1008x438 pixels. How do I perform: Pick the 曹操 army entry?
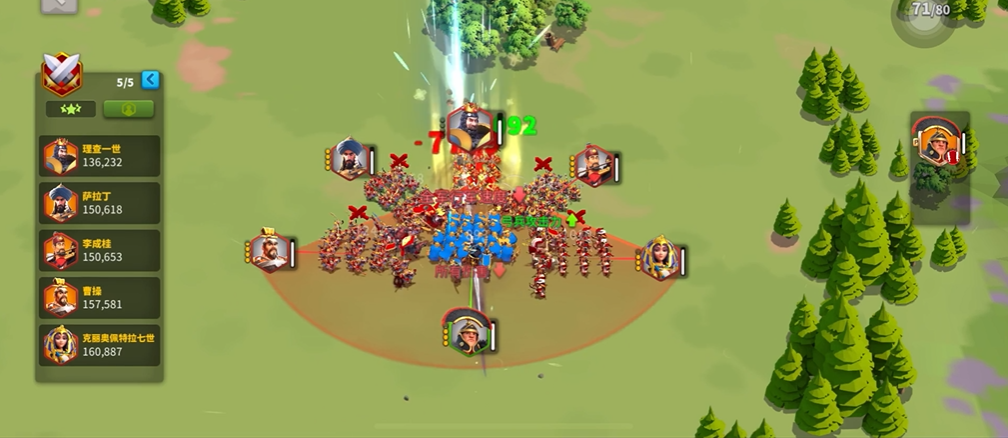click(99, 297)
